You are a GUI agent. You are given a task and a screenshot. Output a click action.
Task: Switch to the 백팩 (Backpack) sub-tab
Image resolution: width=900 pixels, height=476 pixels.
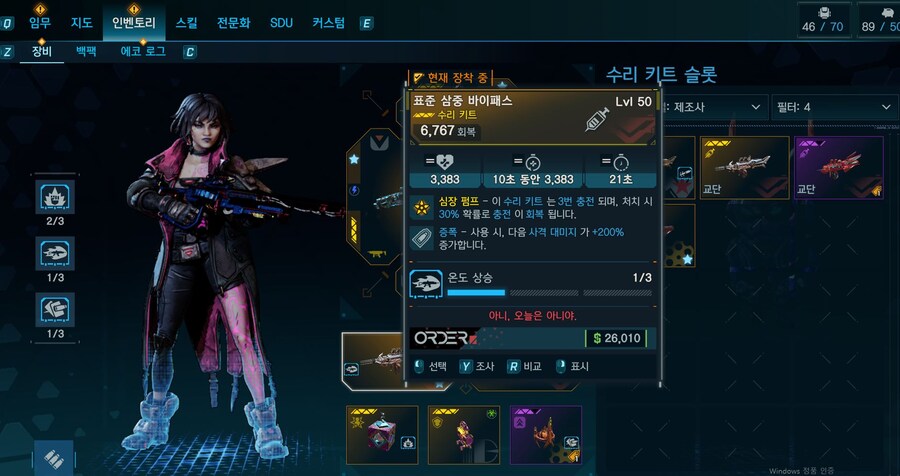tap(85, 50)
